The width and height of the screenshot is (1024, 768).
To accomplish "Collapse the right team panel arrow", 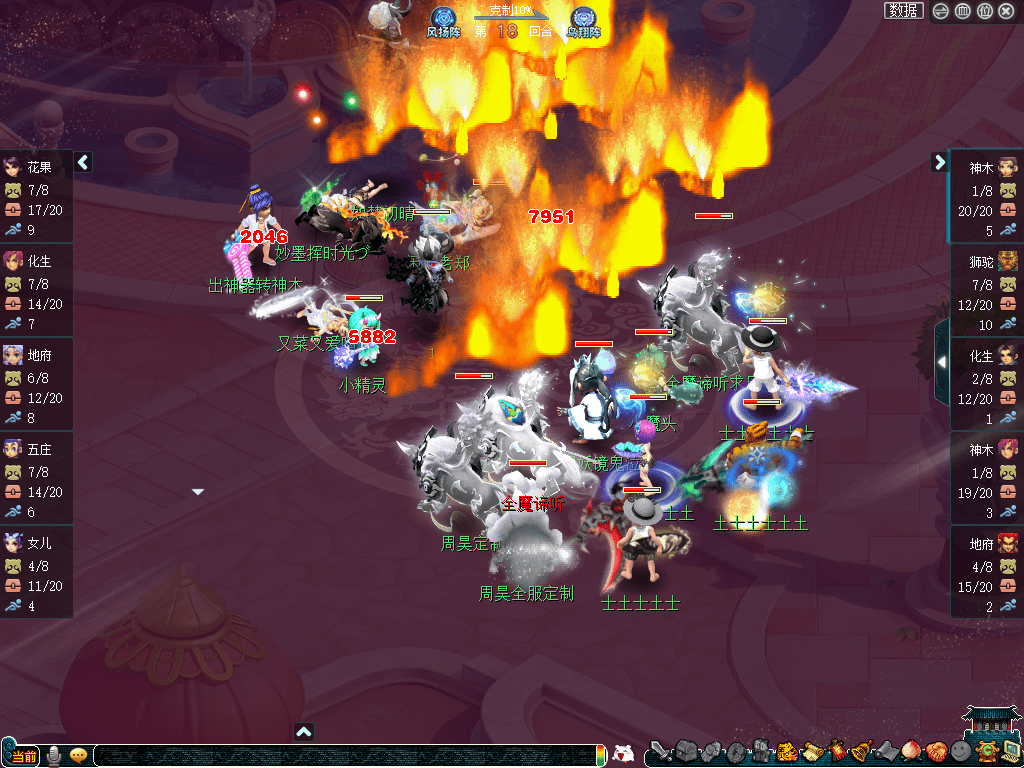I will tap(939, 162).
